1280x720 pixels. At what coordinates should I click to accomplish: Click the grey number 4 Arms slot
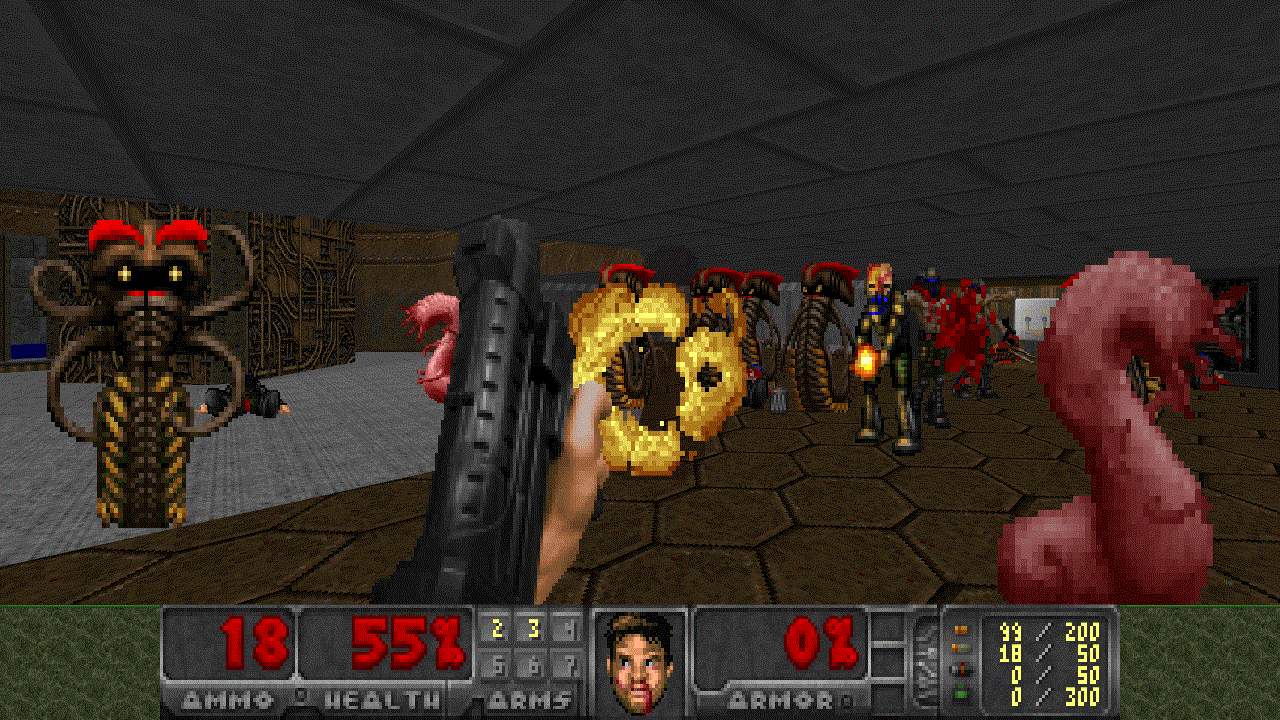pos(567,629)
